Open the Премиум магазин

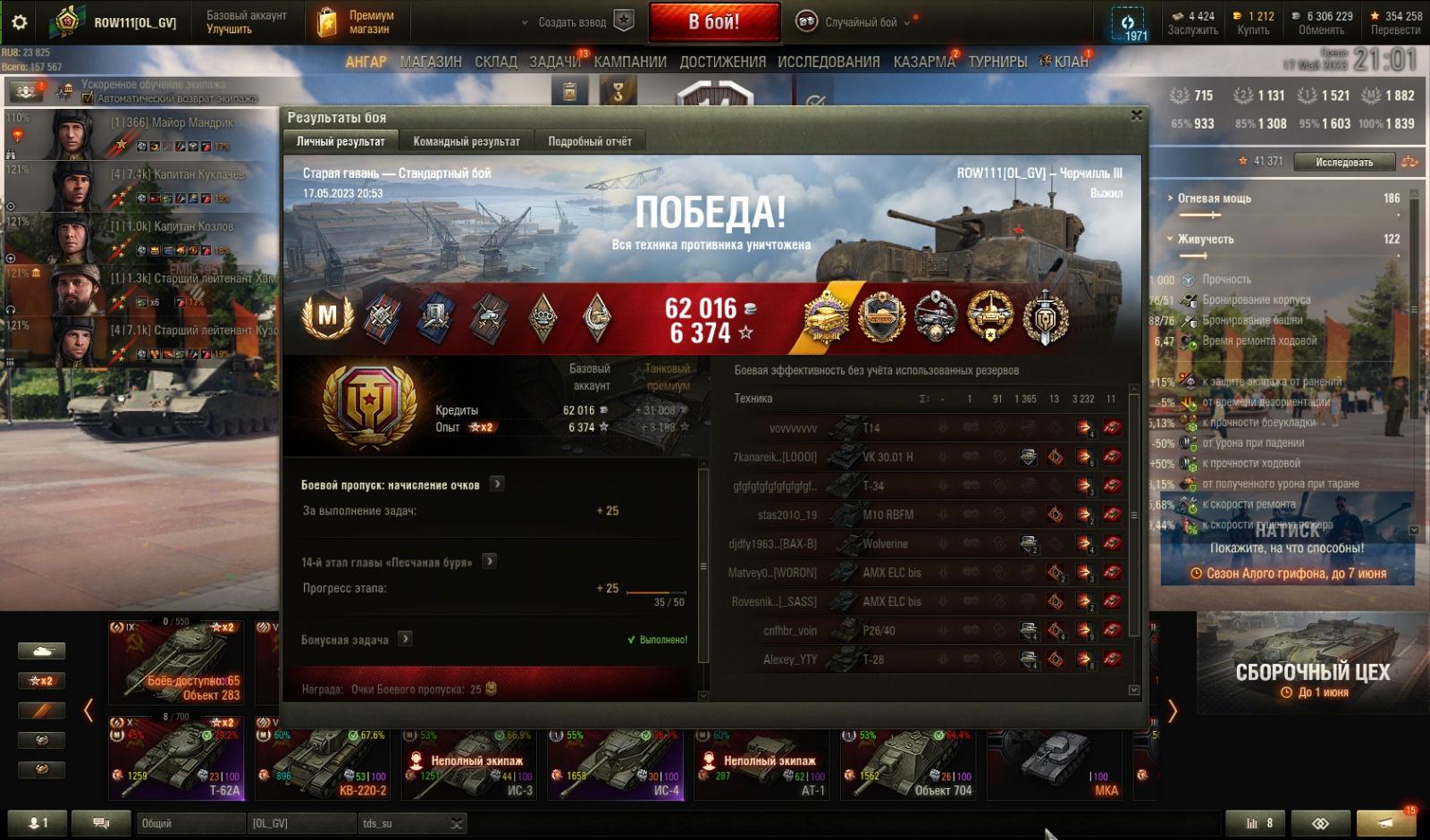pos(356,22)
